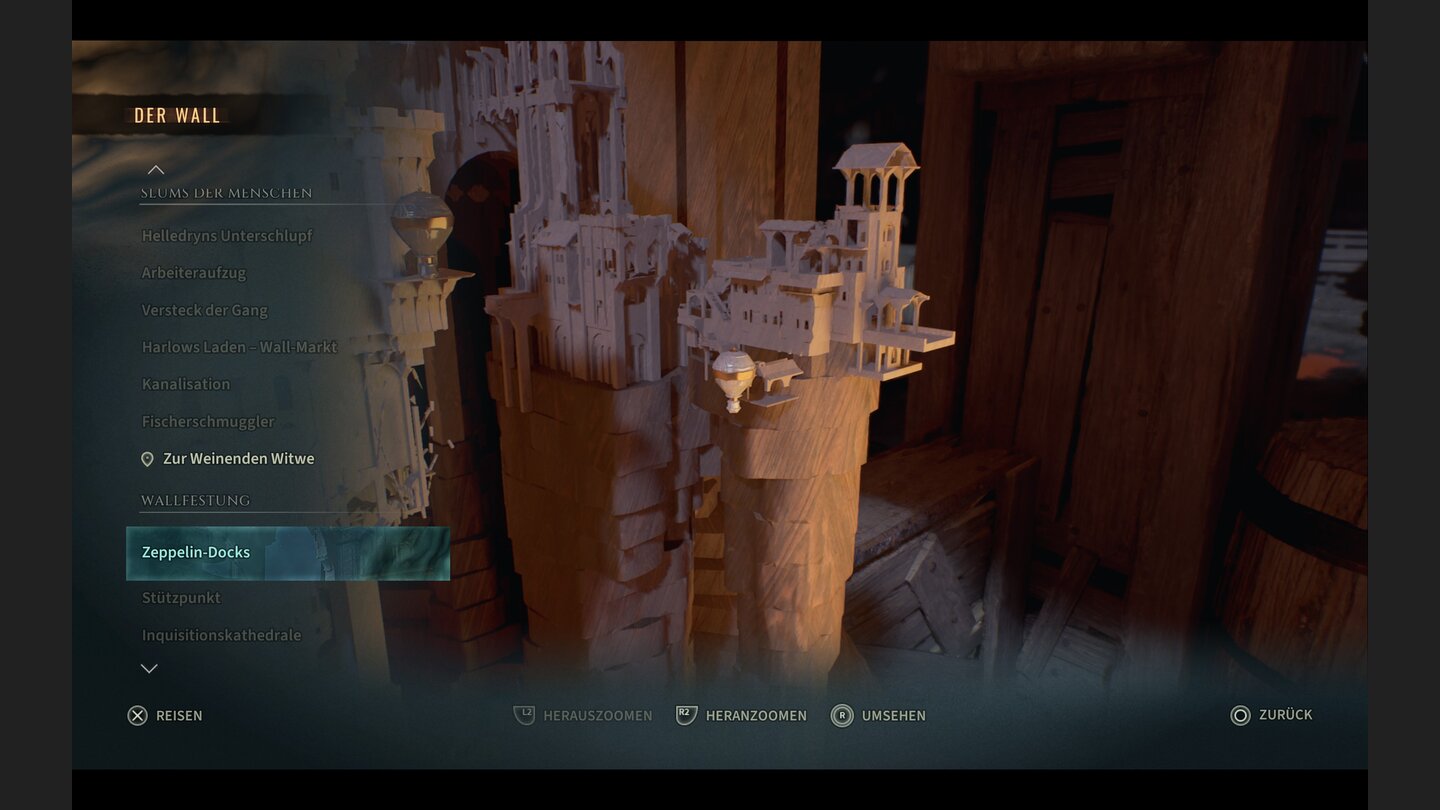The image size is (1440, 810).
Task: Choose the Stützpunkt destination
Action: point(181,598)
